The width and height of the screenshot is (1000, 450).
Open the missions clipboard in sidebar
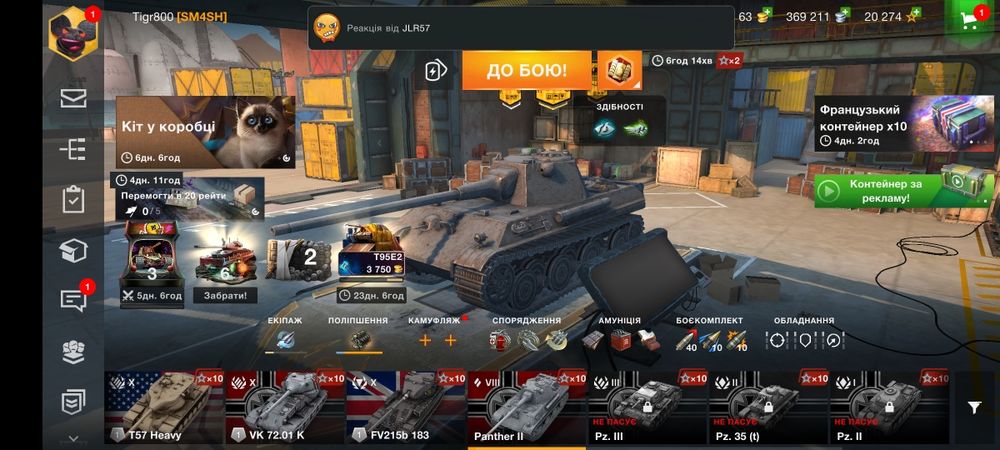click(x=73, y=199)
